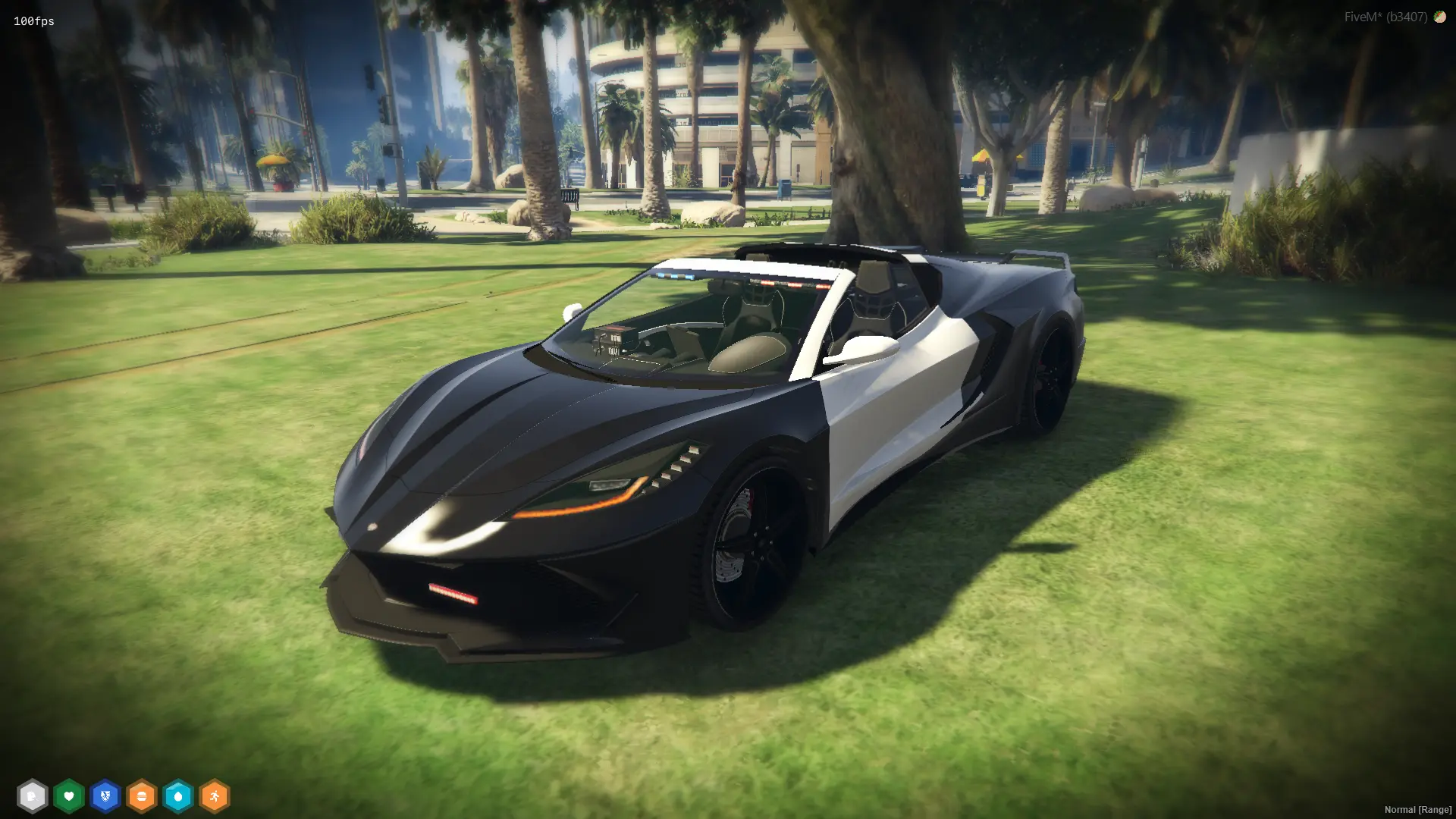This screenshot has height=819, width=1456.
Task: Select the orange running man stamina icon
Action: (x=215, y=796)
